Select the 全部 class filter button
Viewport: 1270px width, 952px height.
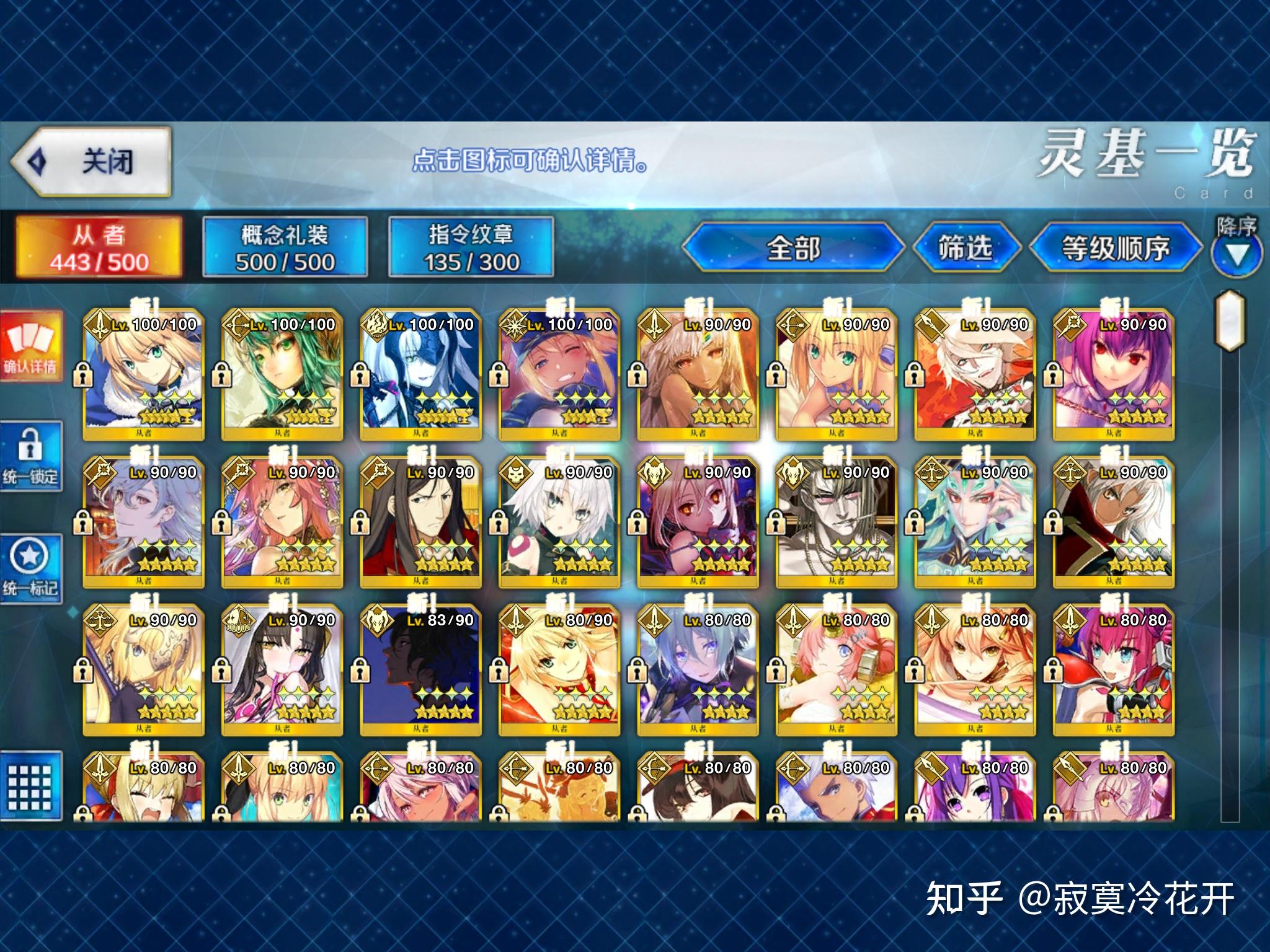tap(793, 248)
